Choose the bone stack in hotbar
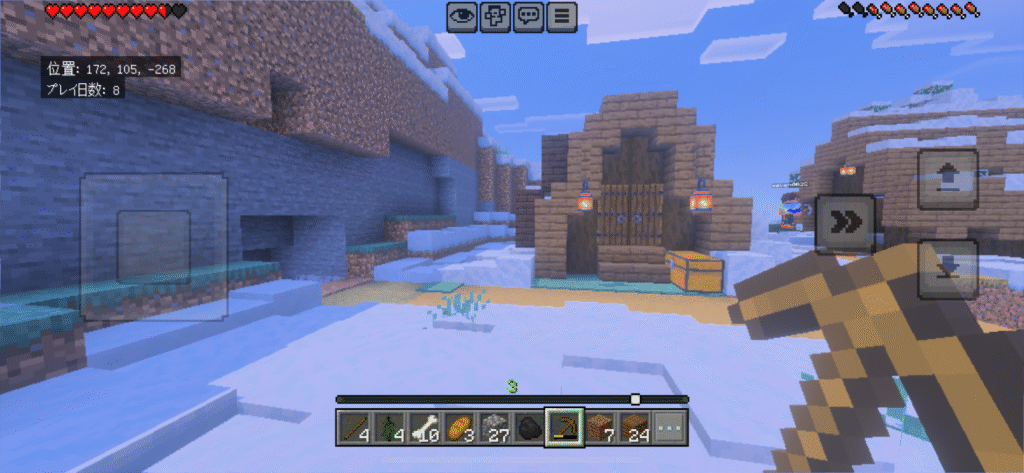The width and height of the screenshot is (1024, 473). coord(424,428)
